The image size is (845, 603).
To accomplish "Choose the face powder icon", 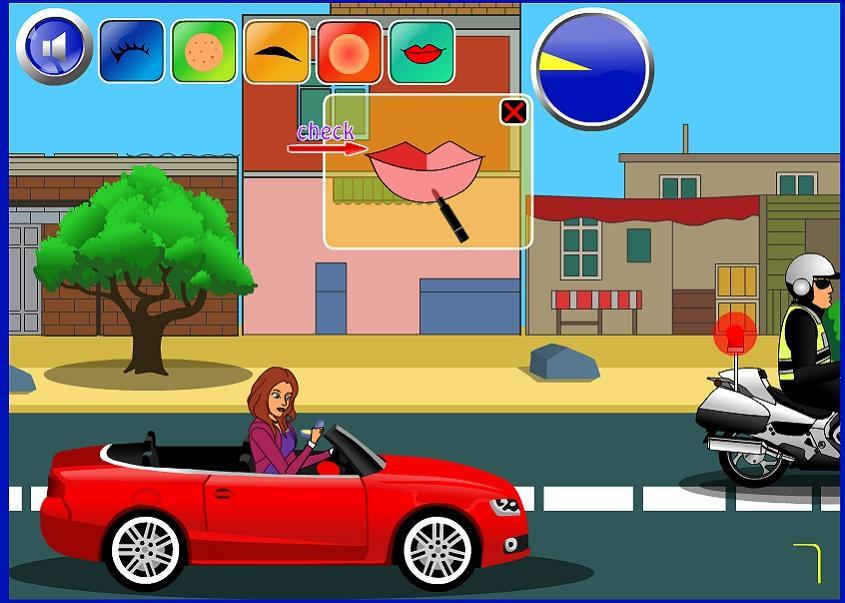I will (204, 51).
